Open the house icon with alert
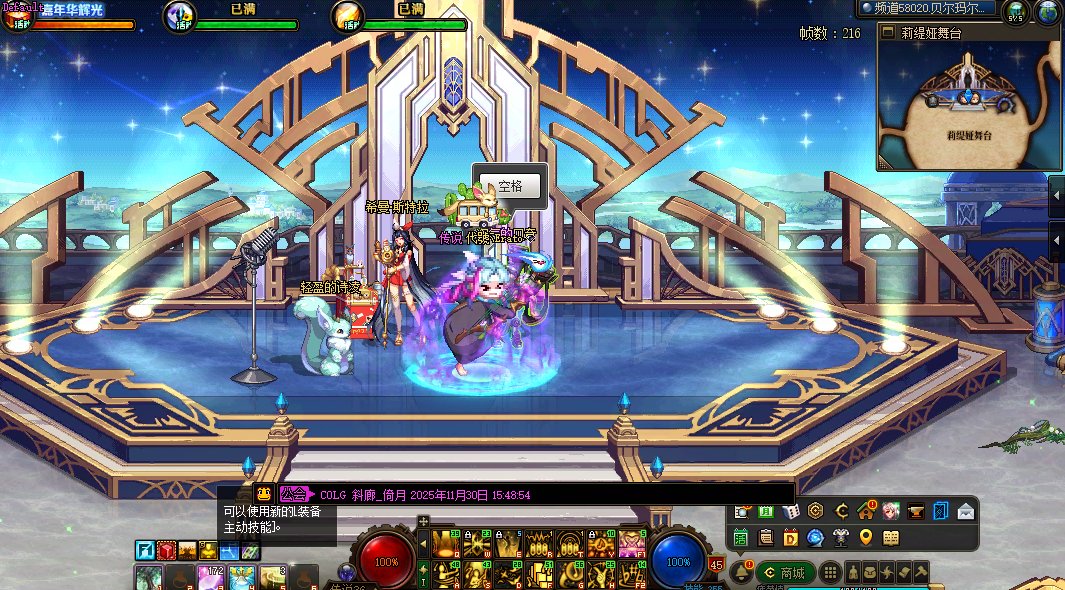This screenshot has height=590, width=1065. point(865,512)
